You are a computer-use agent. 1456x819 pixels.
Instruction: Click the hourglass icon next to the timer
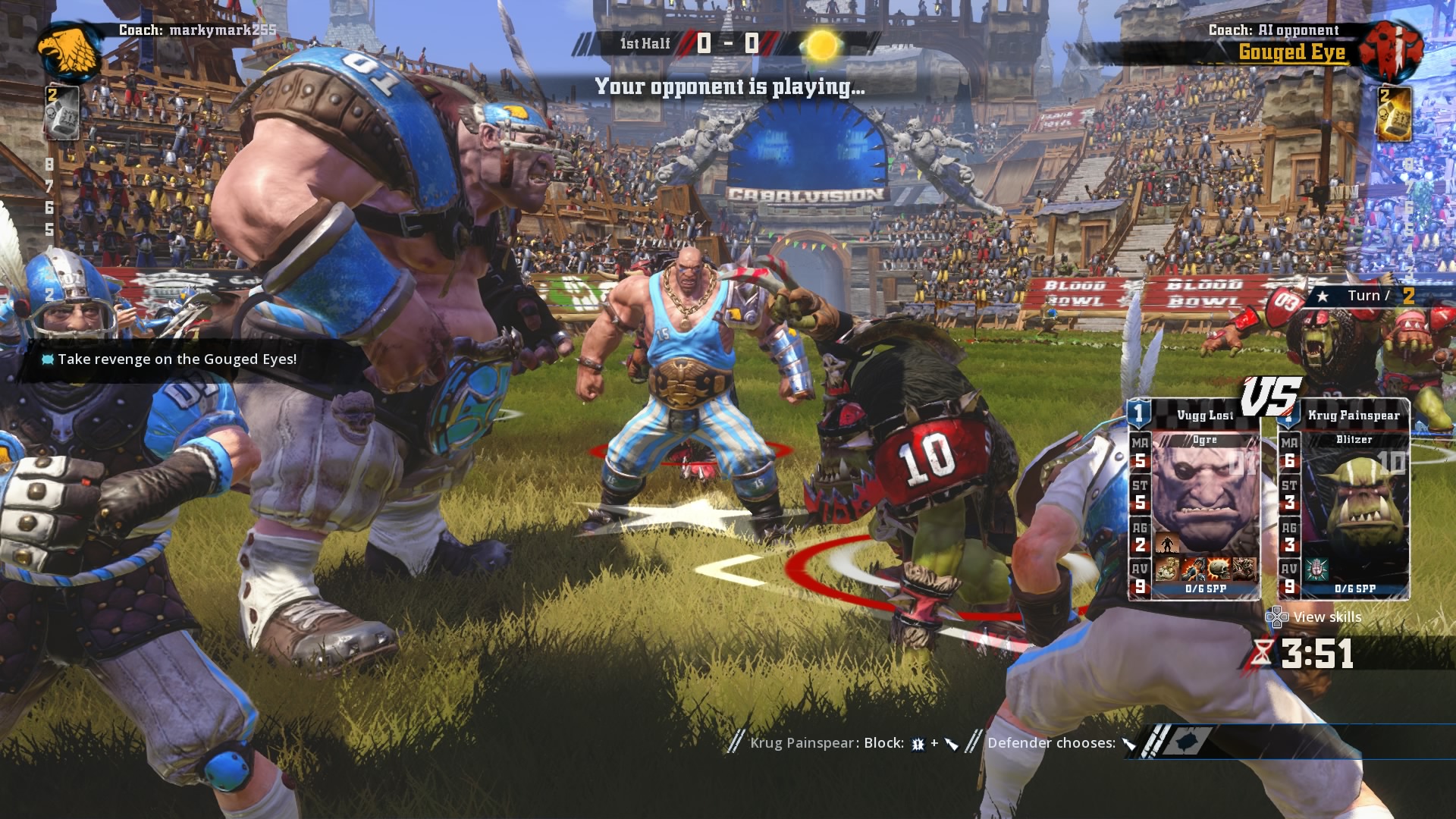1262,653
